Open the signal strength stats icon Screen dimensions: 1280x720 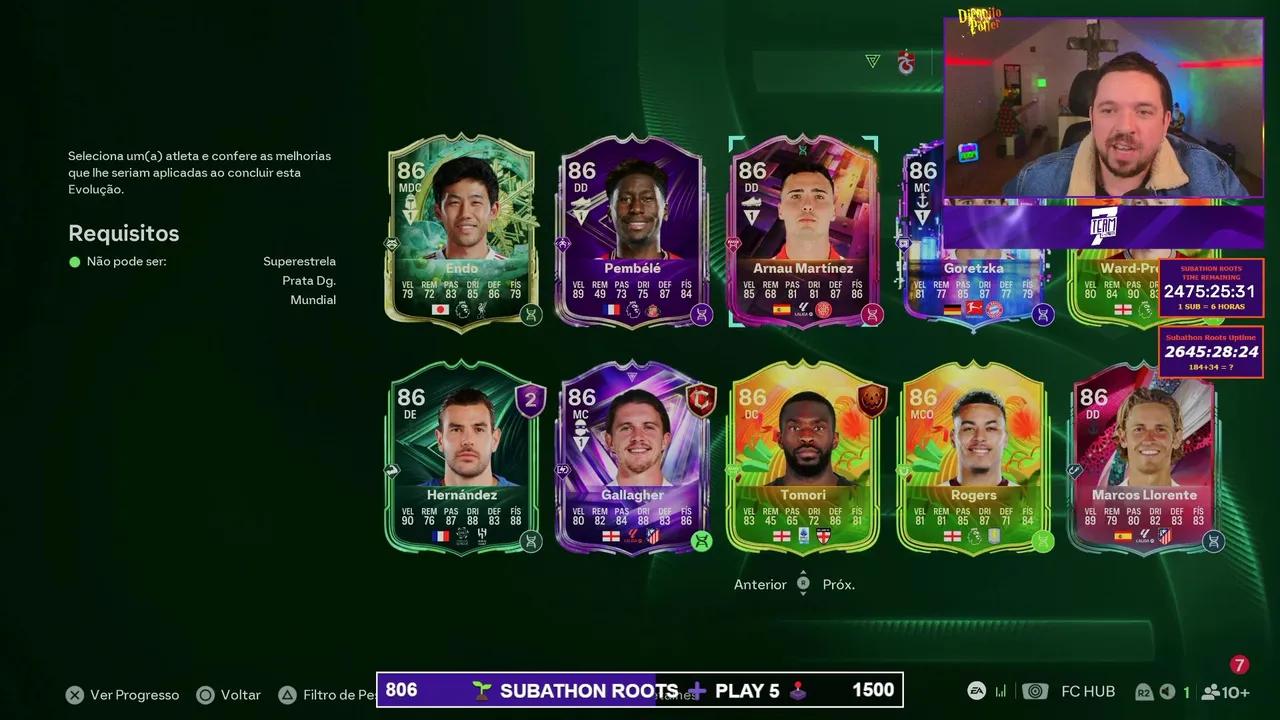(1000, 691)
